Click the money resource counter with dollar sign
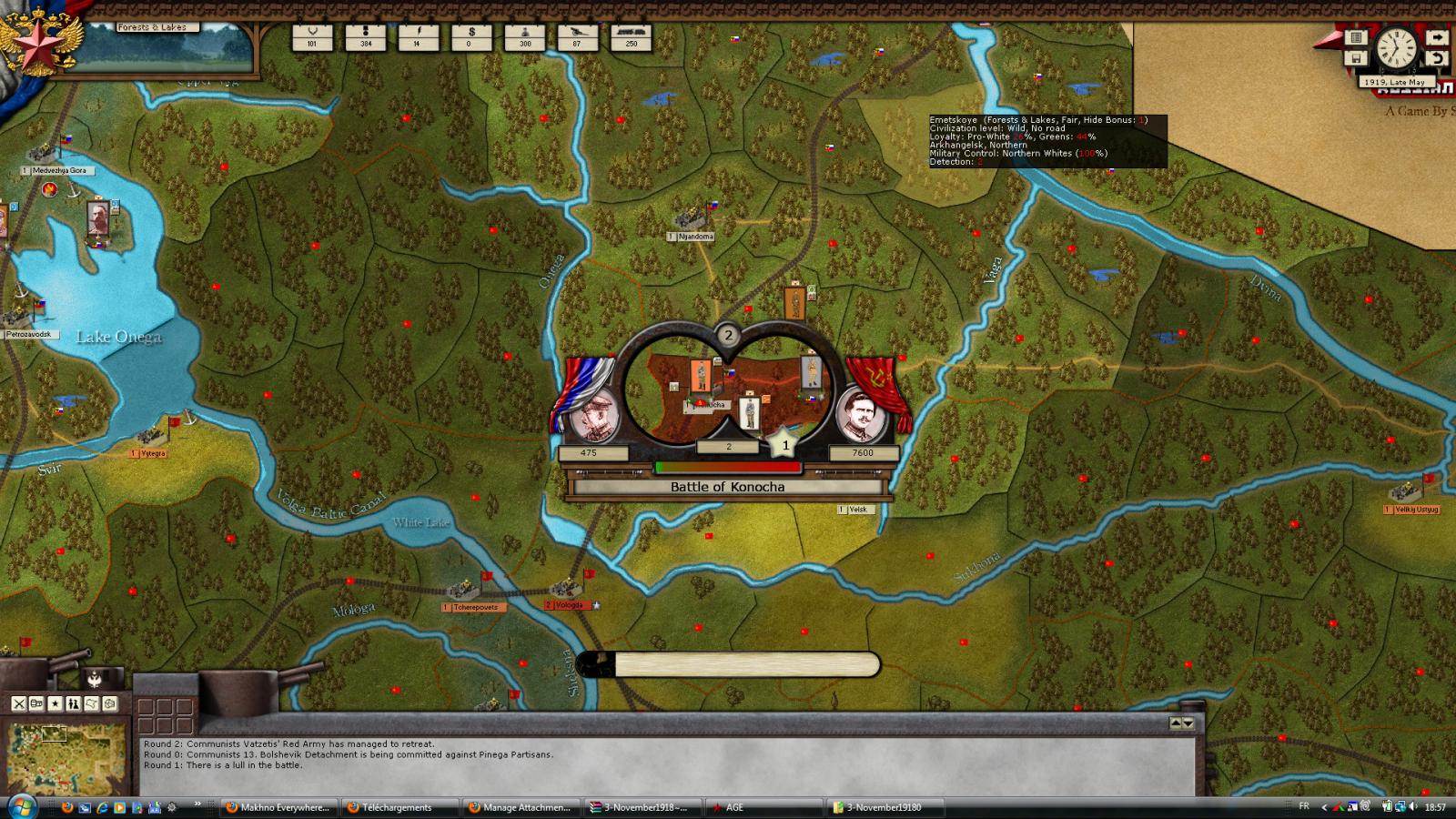The height and width of the screenshot is (819, 1456). pos(471,37)
